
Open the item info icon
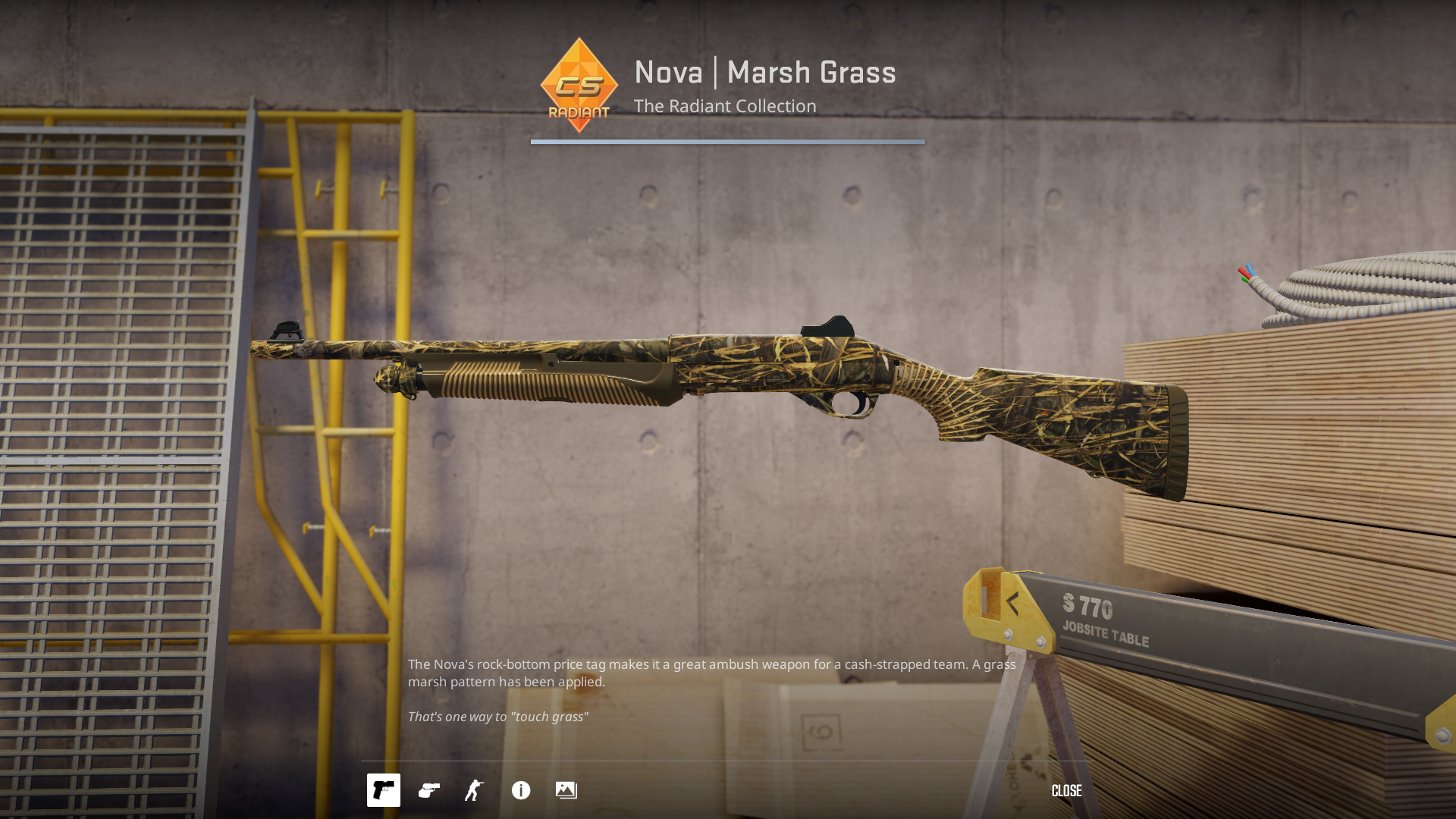(x=521, y=790)
